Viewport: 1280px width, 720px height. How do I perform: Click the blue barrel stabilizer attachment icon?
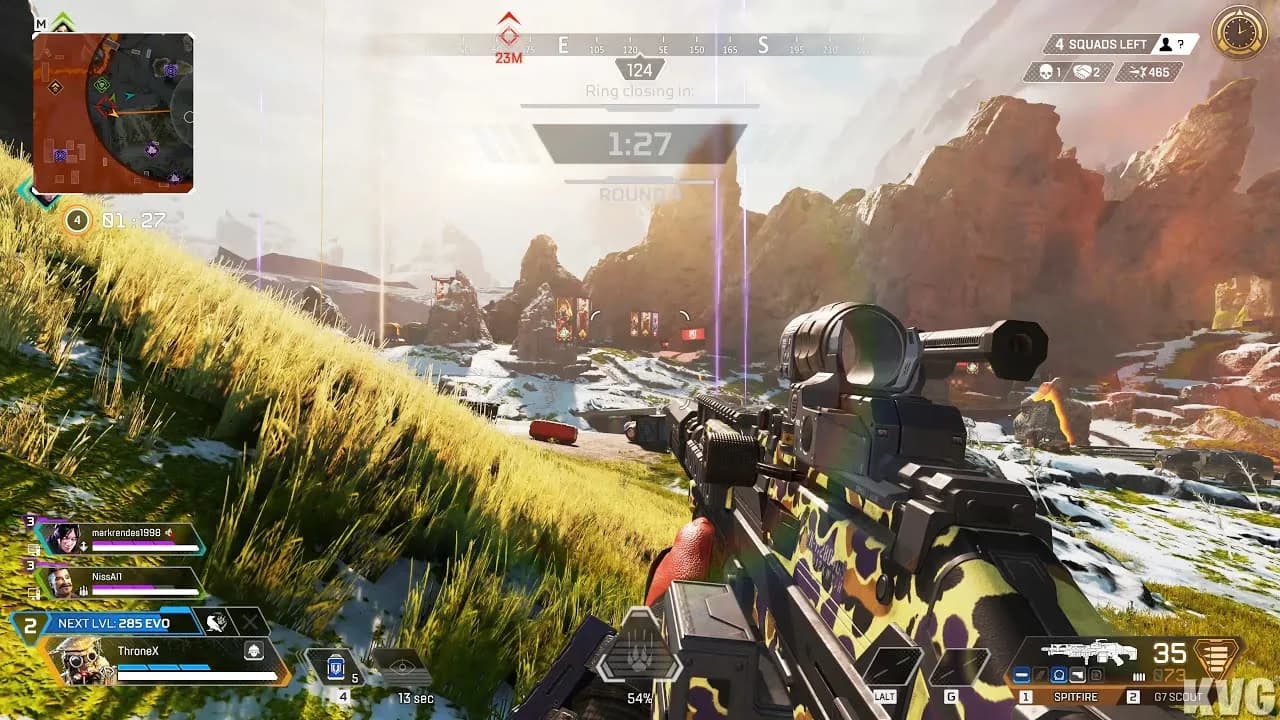(1023, 676)
